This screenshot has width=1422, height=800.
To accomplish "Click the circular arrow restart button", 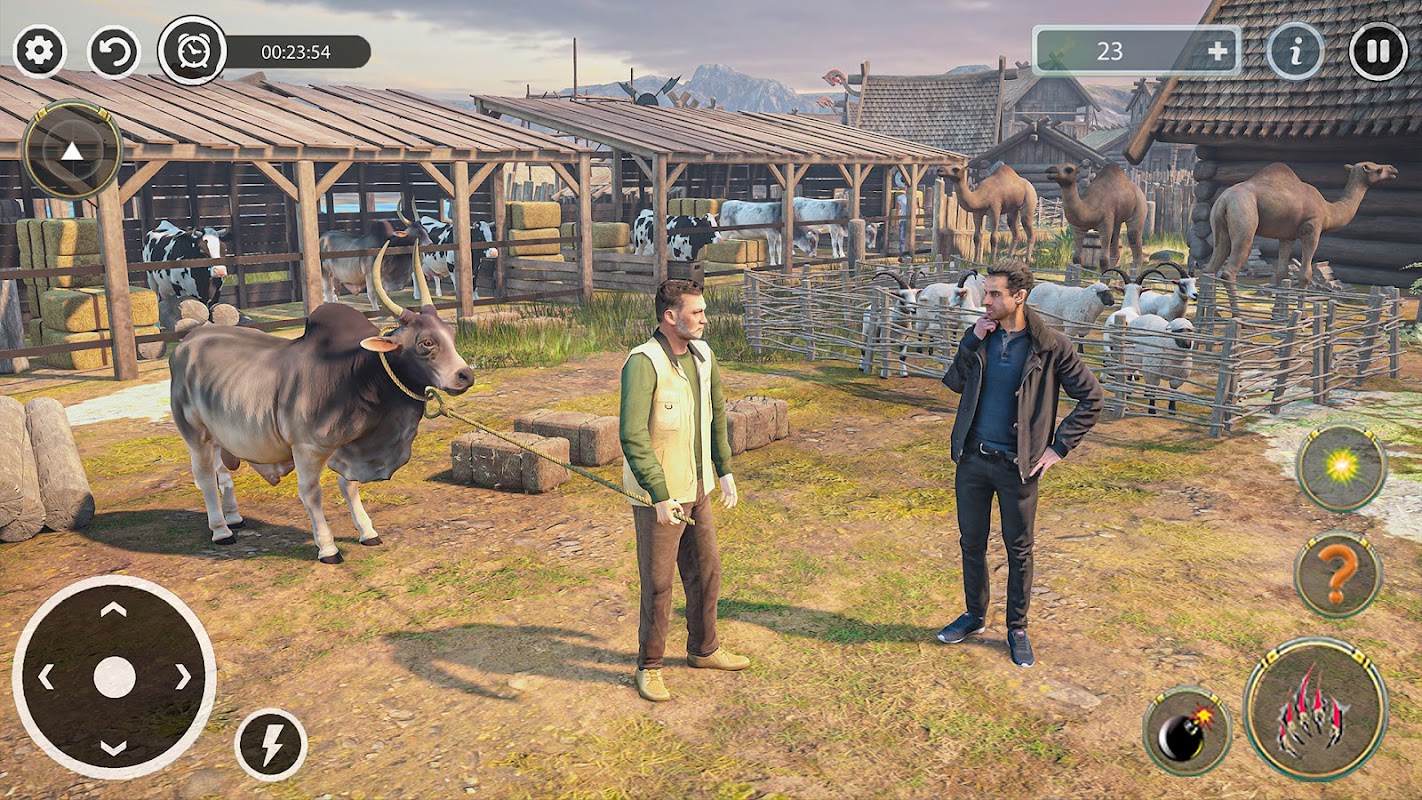I will (113, 52).
